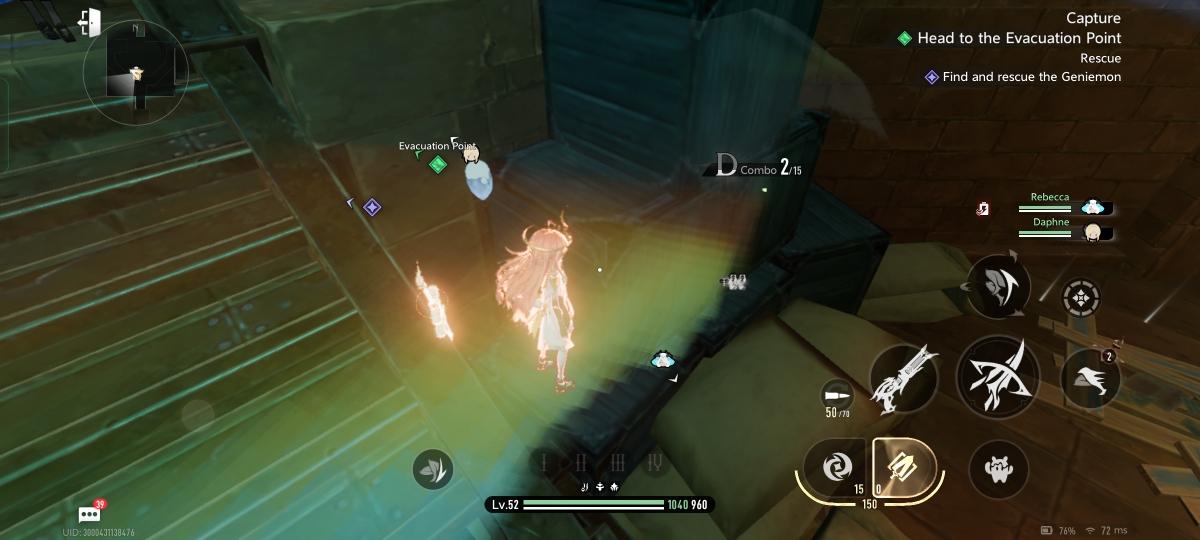Trigger the masked ultimate skill button
The height and width of the screenshot is (540, 1200).
pyautogui.click(x=1000, y=285)
